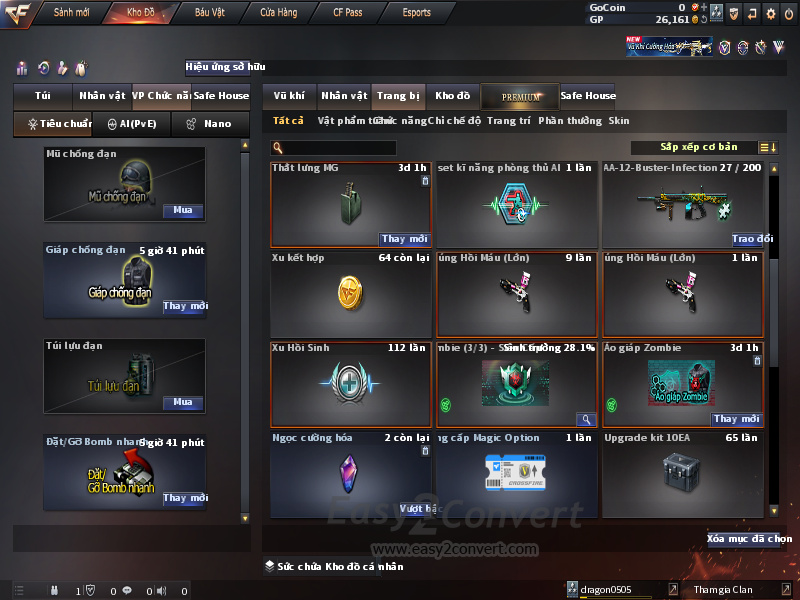Viewport: 800px width, 600px height.
Task: Open the Sắp xếp cơ bản sort dropdown
Action: tap(698, 148)
